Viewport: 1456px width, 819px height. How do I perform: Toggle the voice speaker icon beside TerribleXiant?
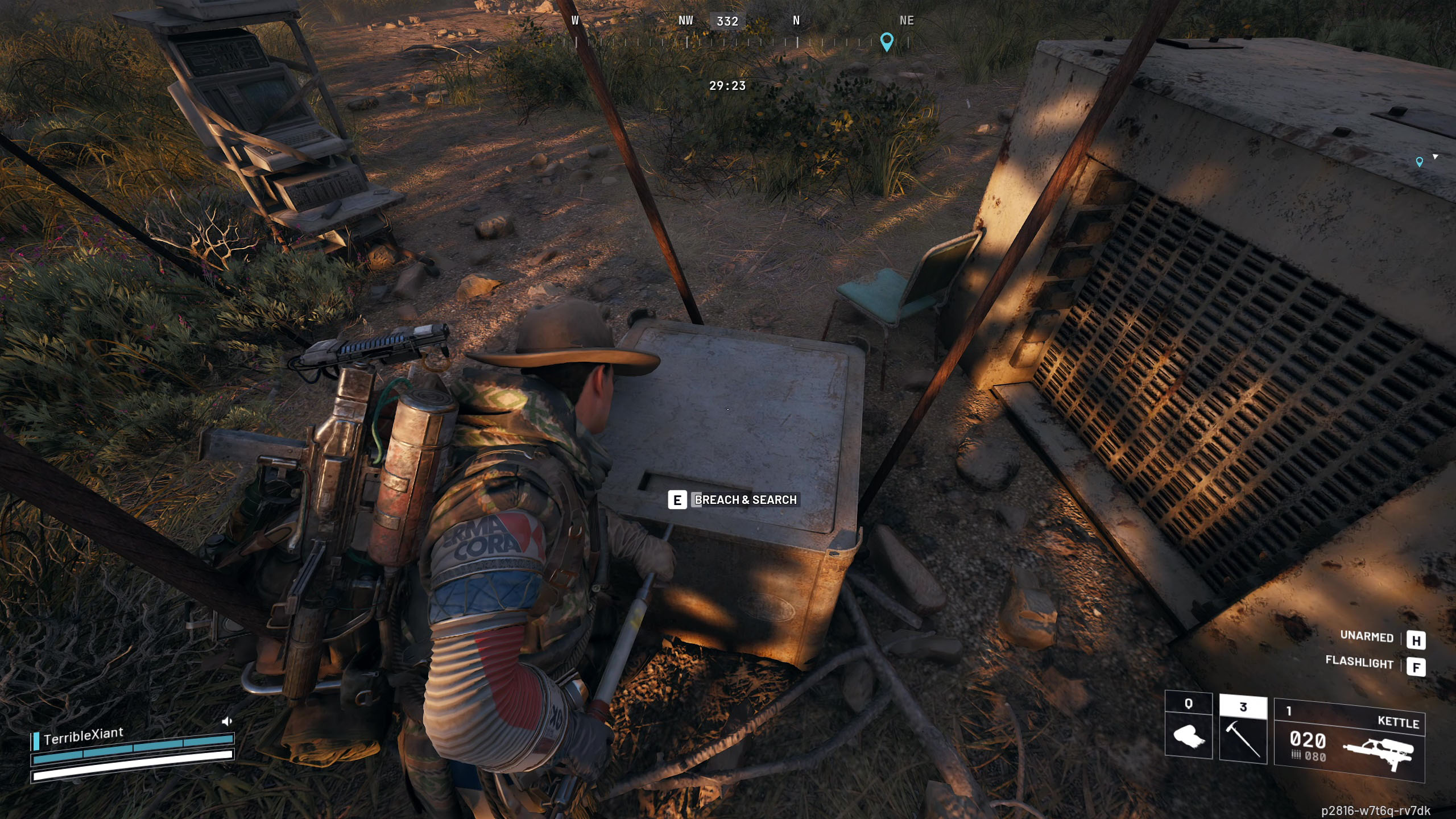(226, 721)
